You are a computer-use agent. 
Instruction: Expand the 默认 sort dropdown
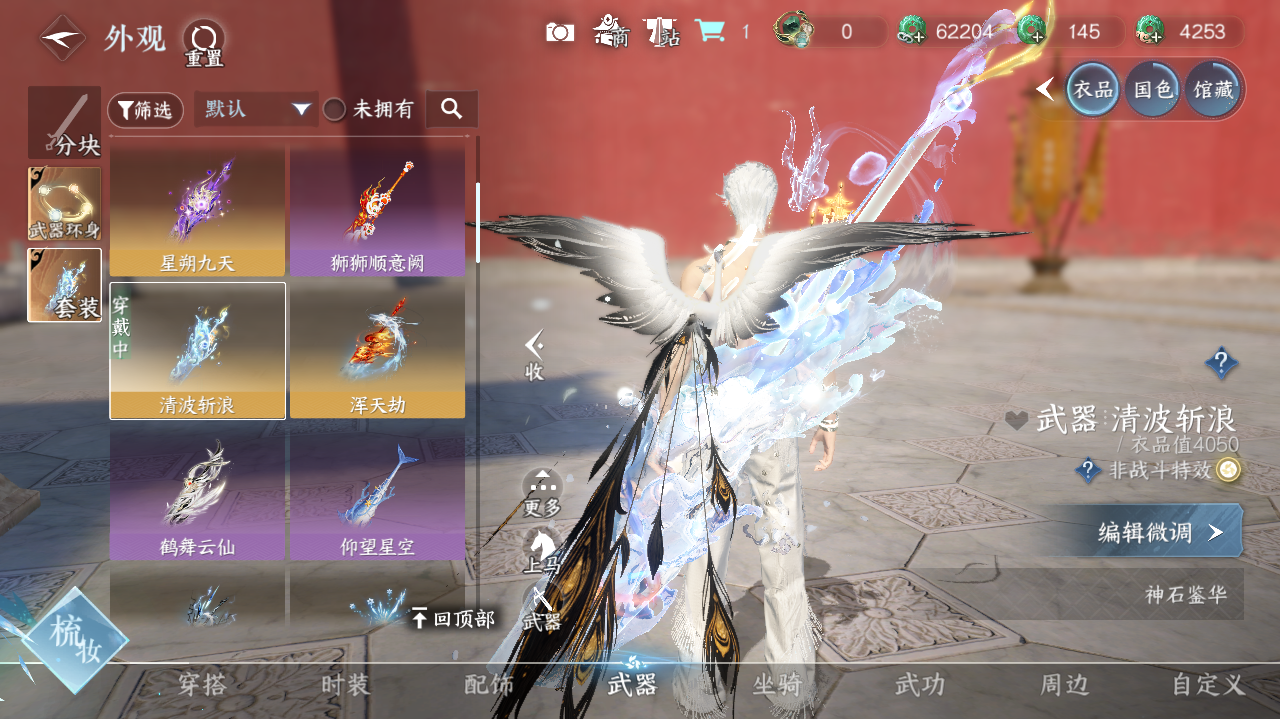point(255,110)
